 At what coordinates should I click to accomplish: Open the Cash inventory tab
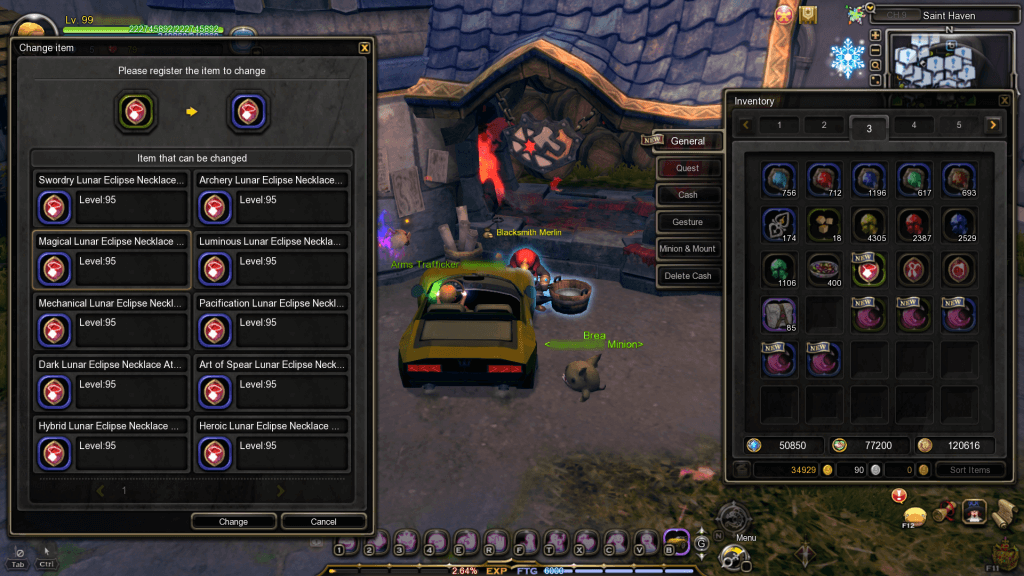coord(687,195)
